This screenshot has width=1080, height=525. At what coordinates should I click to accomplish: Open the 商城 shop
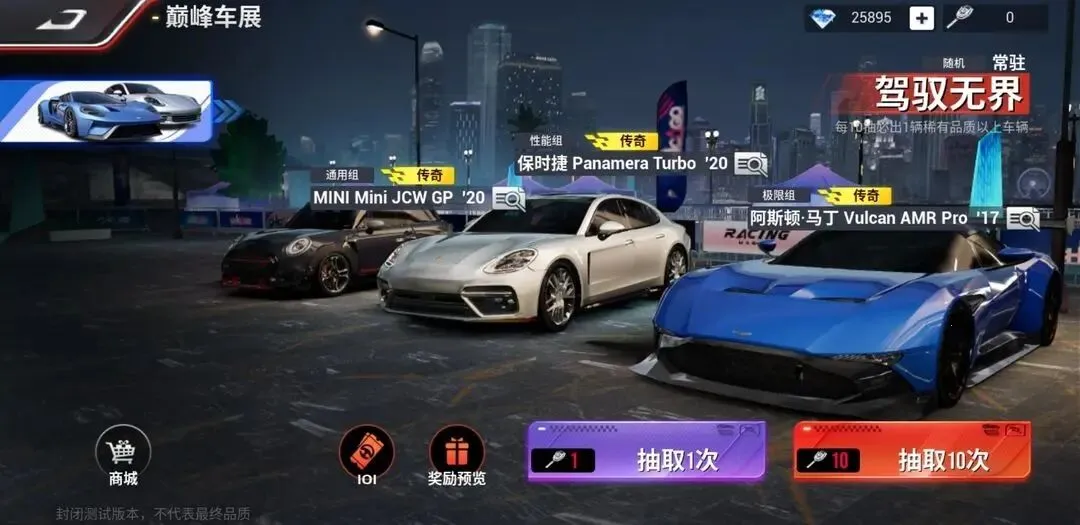point(123,457)
